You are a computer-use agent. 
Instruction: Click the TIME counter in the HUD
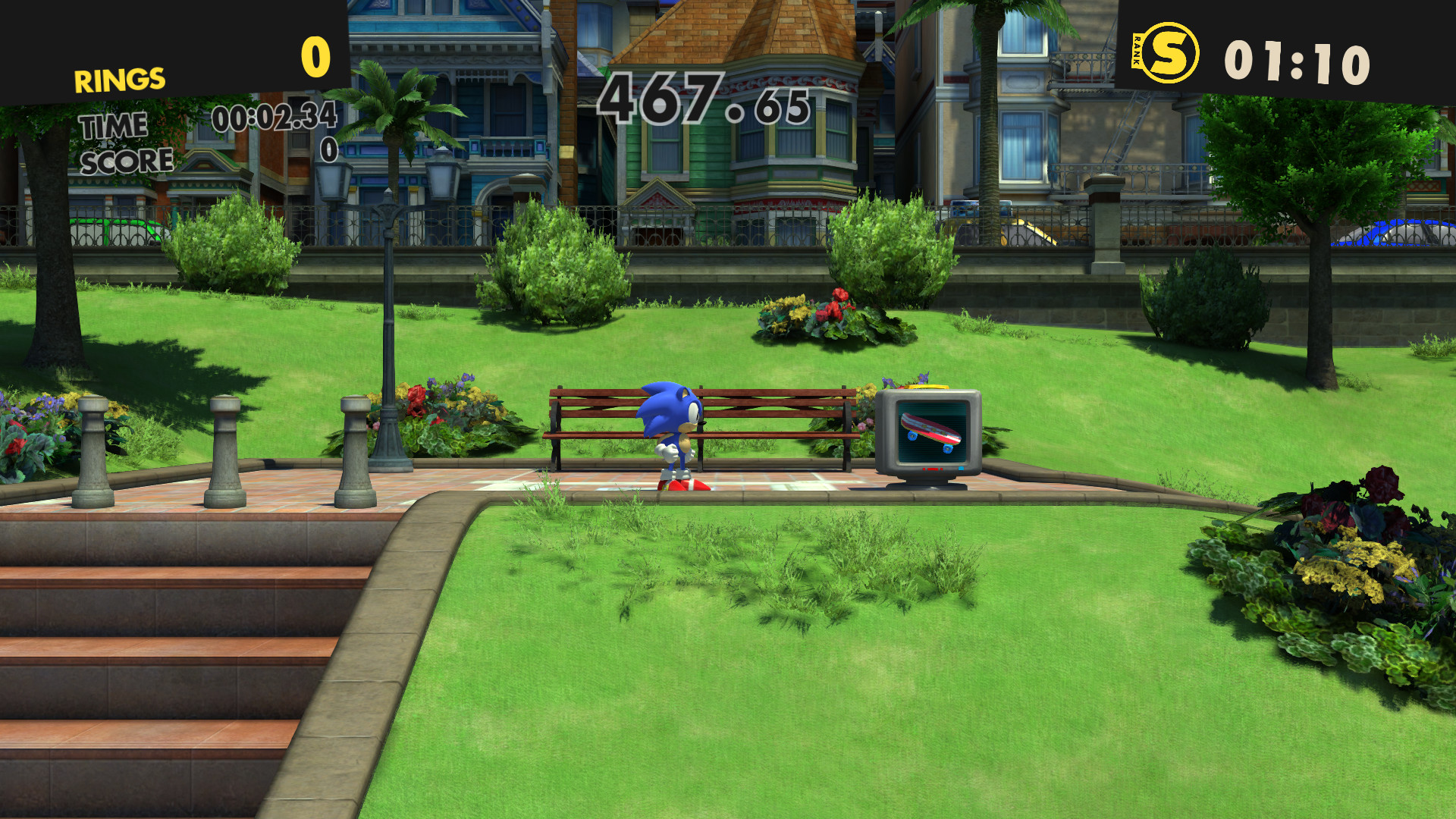pos(273,118)
